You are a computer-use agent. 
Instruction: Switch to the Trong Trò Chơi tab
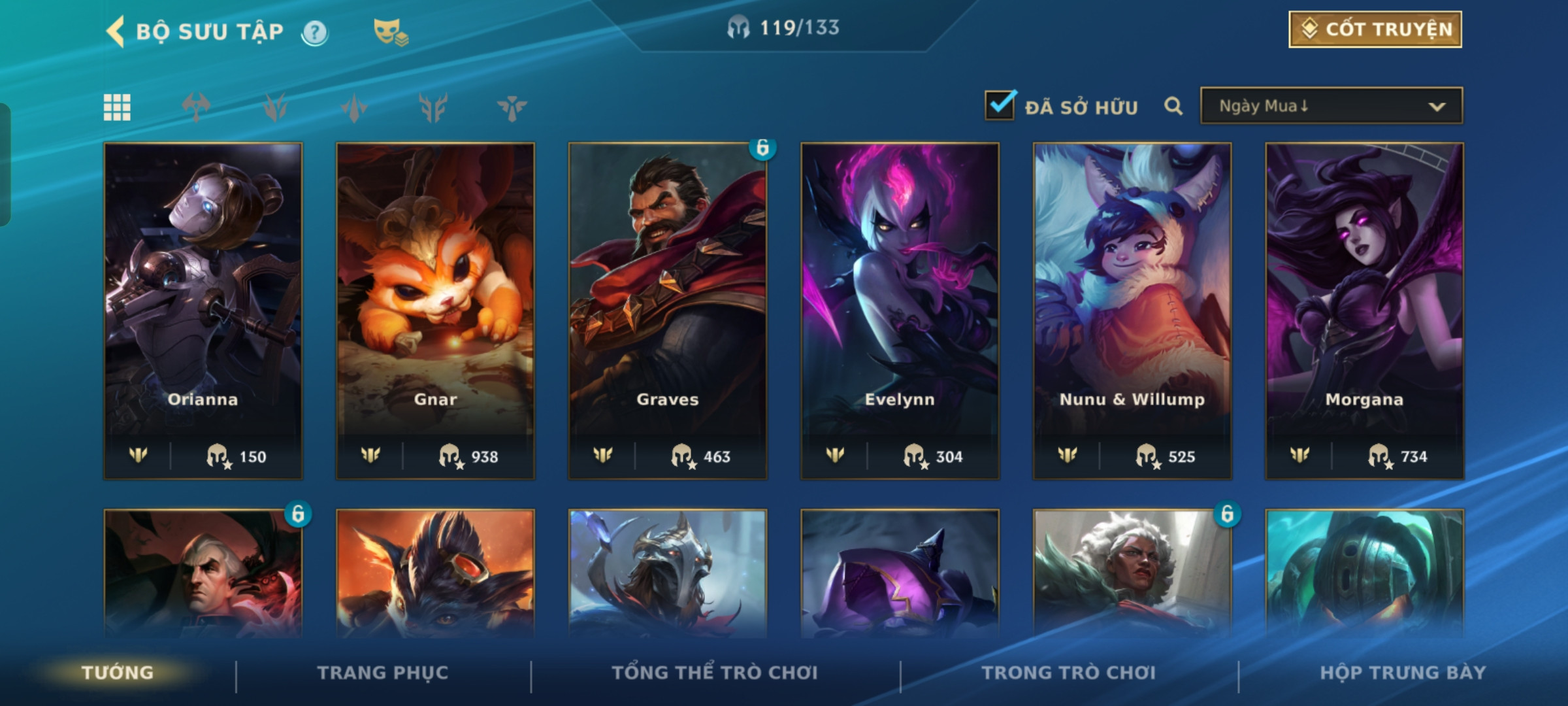point(1069,673)
